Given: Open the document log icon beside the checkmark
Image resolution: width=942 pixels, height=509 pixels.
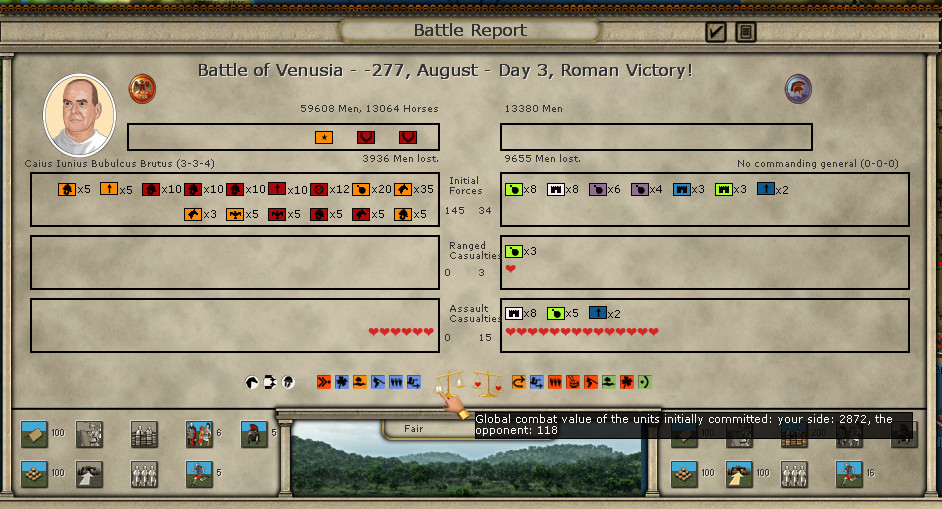Looking at the screenshot, I should pos(745,32).
